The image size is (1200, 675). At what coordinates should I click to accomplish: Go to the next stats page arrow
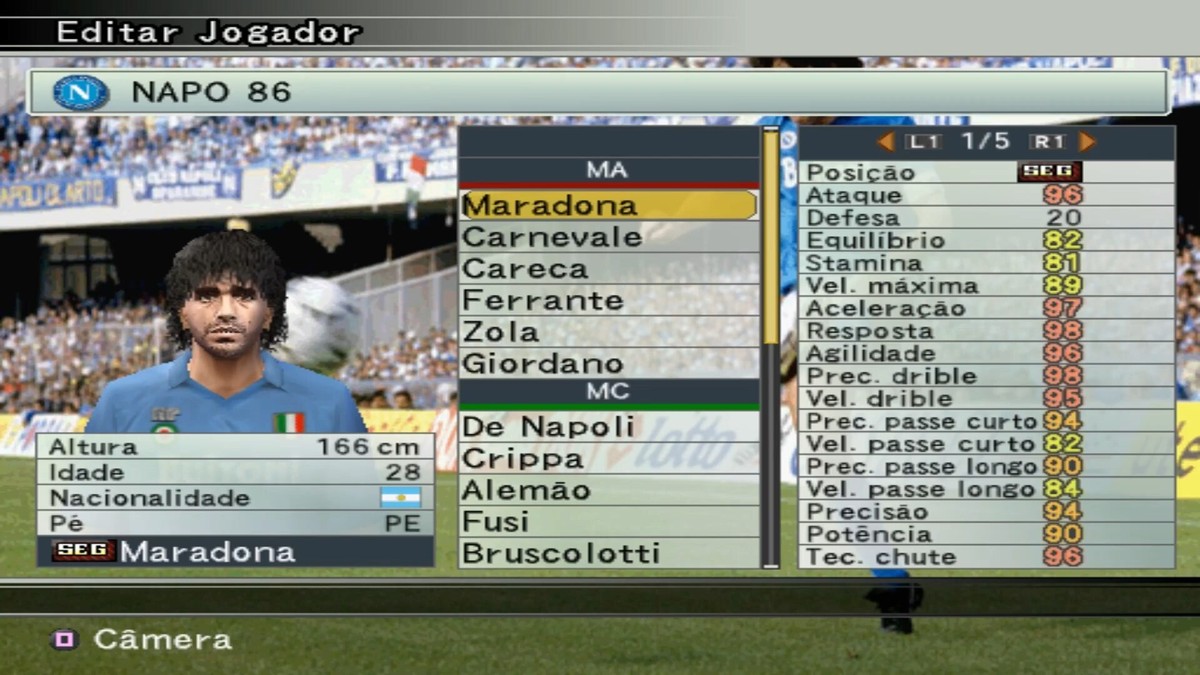(x=1087, y=142)
